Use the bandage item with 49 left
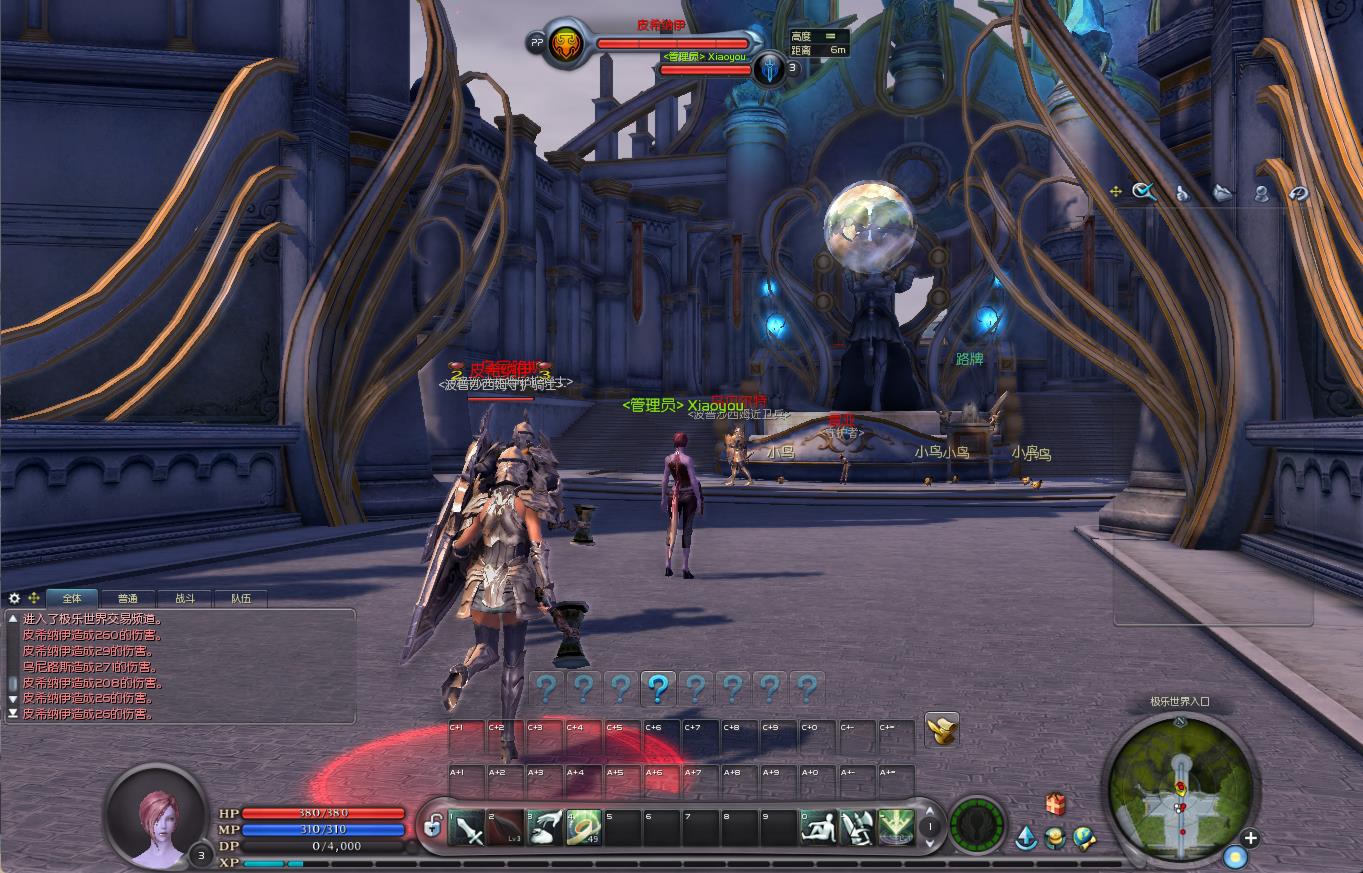 point(584,828)
